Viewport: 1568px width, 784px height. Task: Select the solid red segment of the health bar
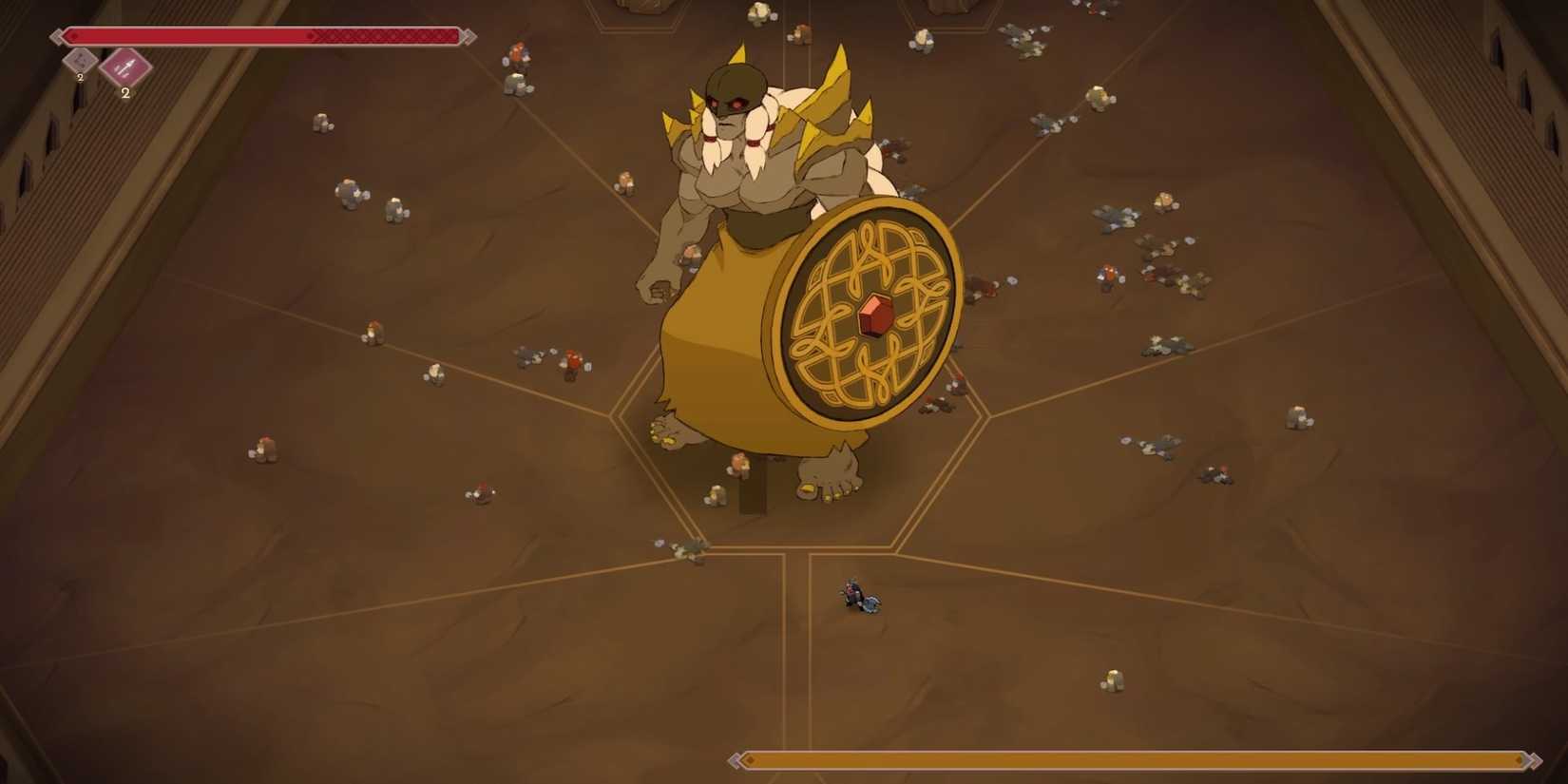(190, 35)
